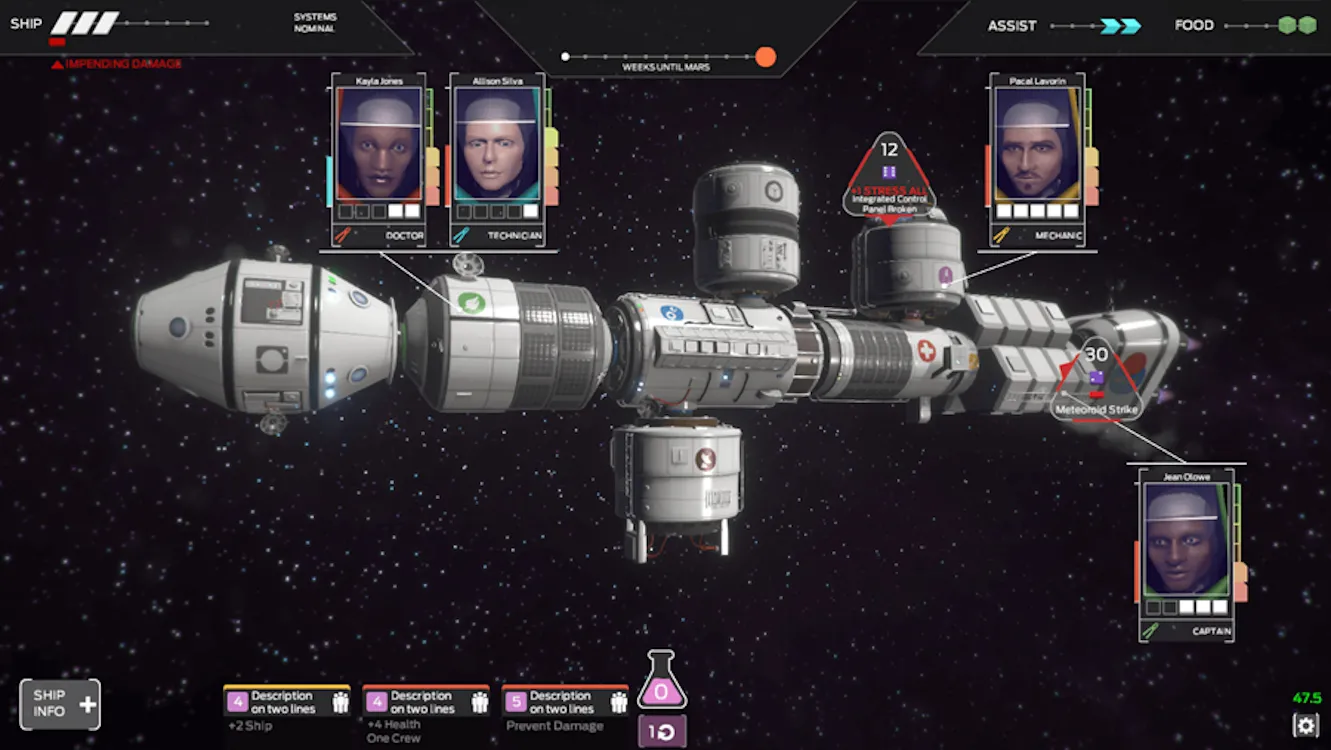Click the pink research flask icon
This screenshot has height=750, width=1331.
pos(661,681)
